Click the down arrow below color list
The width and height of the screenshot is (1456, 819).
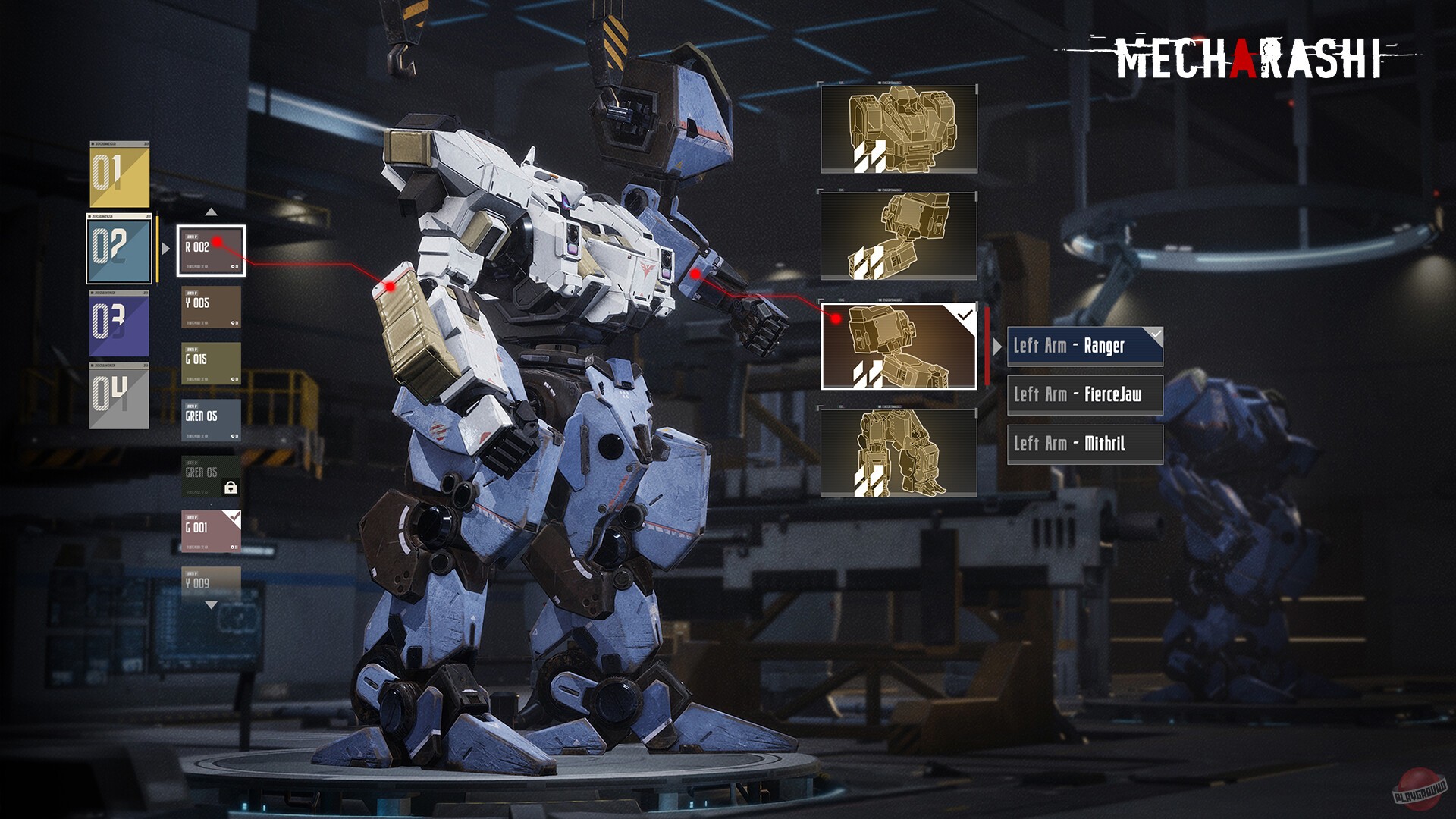point(212,605)
